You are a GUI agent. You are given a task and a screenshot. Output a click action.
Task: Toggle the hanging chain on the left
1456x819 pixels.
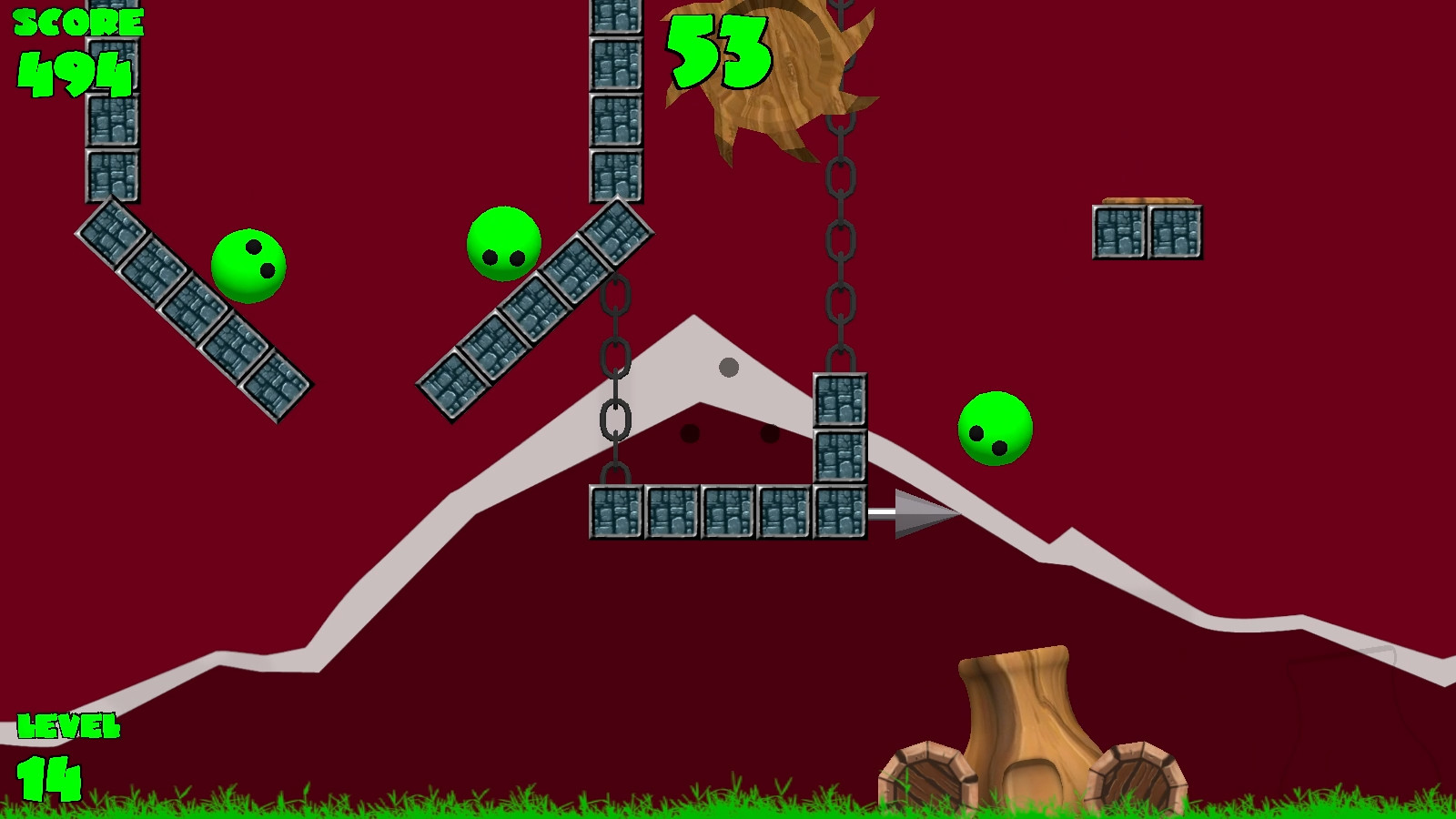coord(614,382)
